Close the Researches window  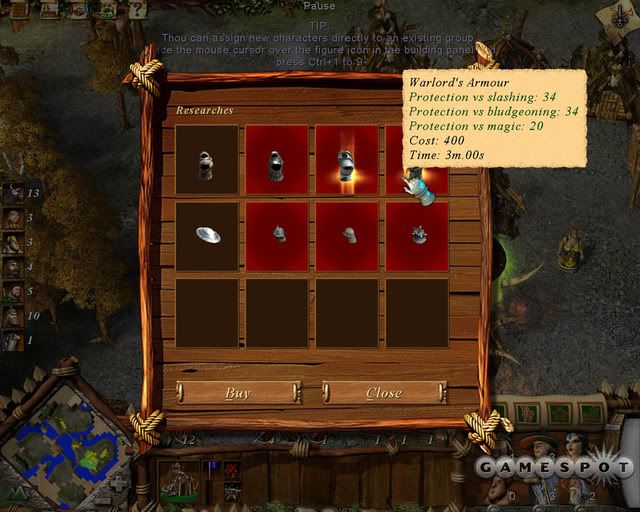(x=383, y=393)
